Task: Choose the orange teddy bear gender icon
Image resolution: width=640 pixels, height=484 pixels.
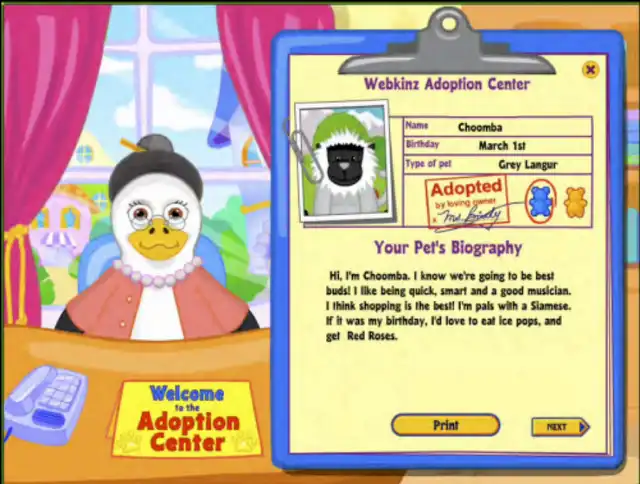Action: point(575,201)
